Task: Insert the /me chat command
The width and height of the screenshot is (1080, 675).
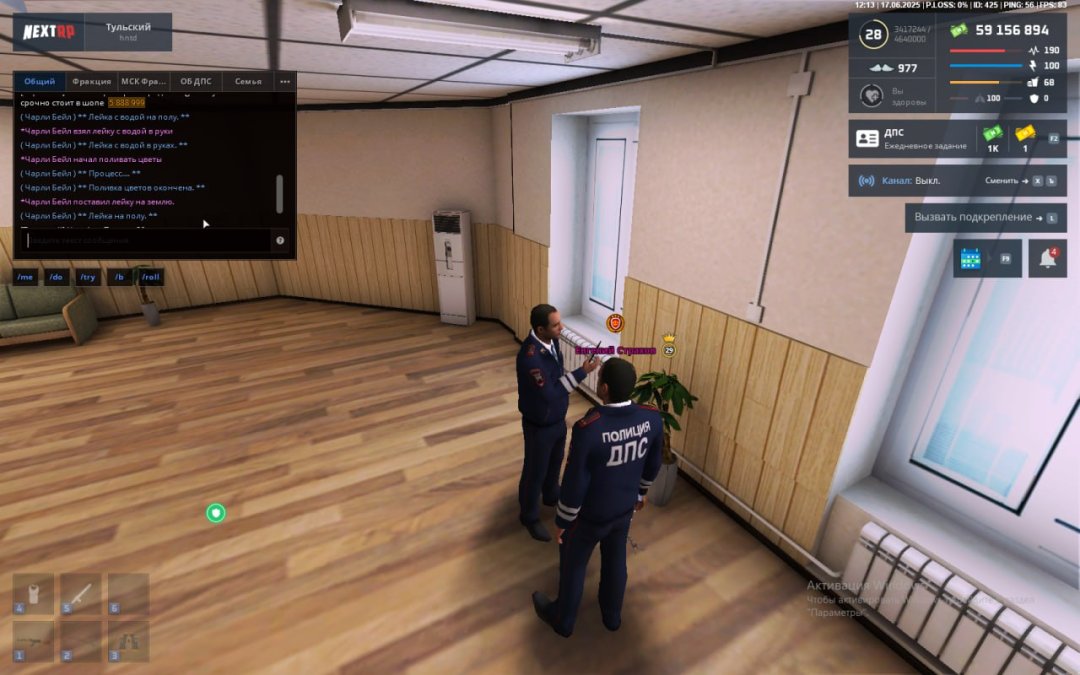Action: (x=26, y=277)
